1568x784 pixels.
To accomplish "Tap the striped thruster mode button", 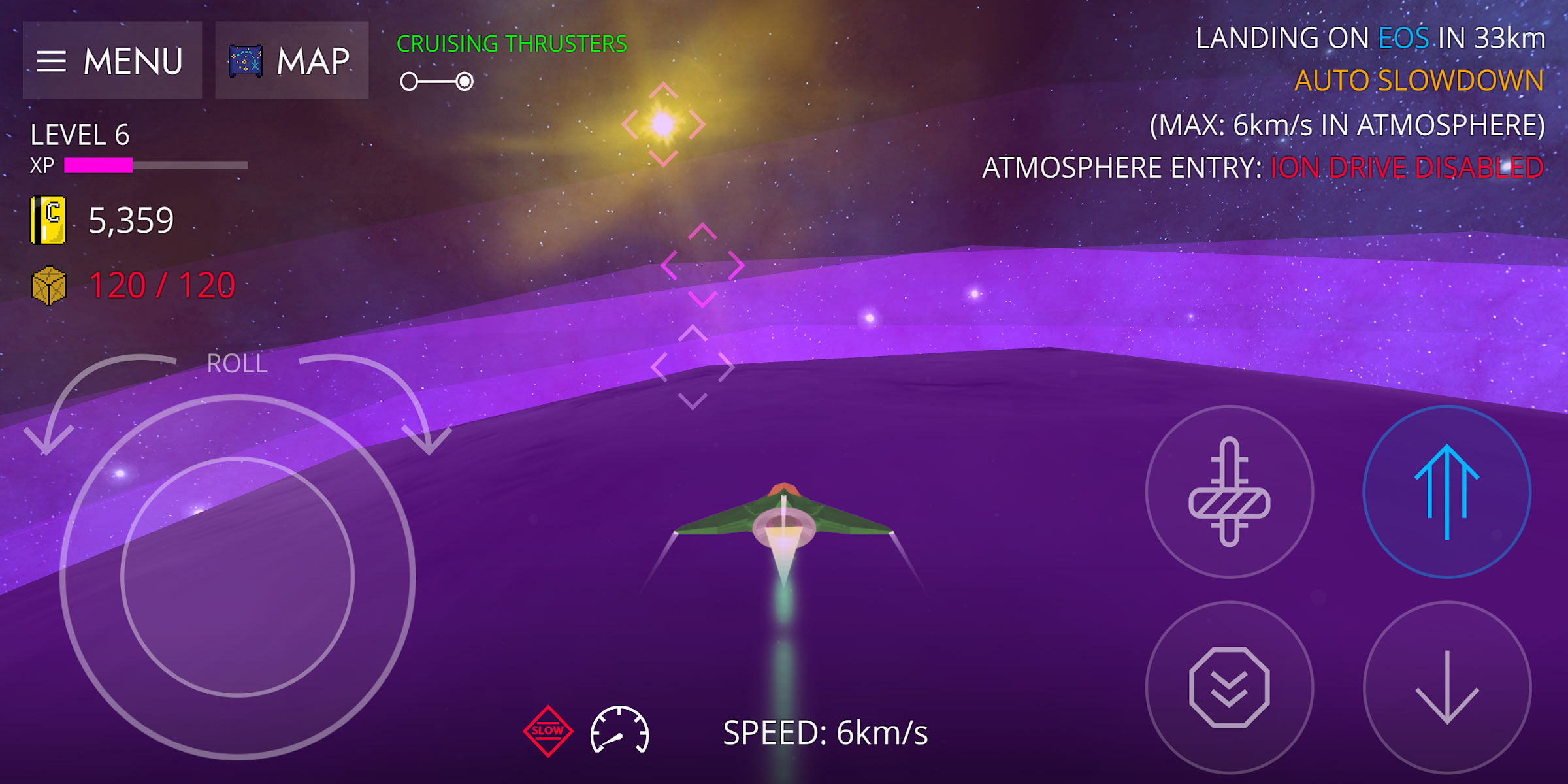I will (x=1229, y=491).
